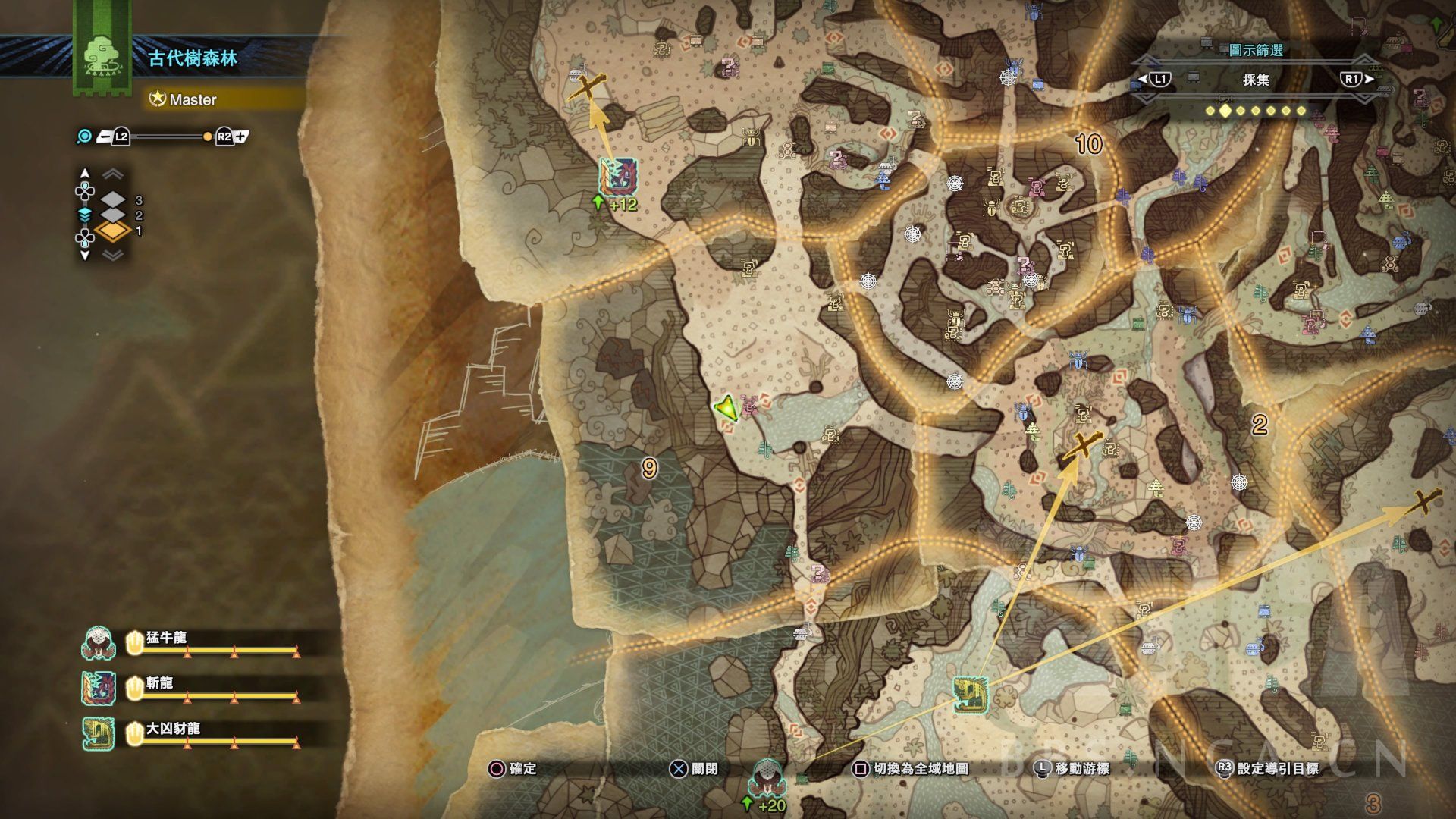This screenshot has width=1456, height=819.
Task: Select the area 9 number marker
Action: (x=649, y=469)
